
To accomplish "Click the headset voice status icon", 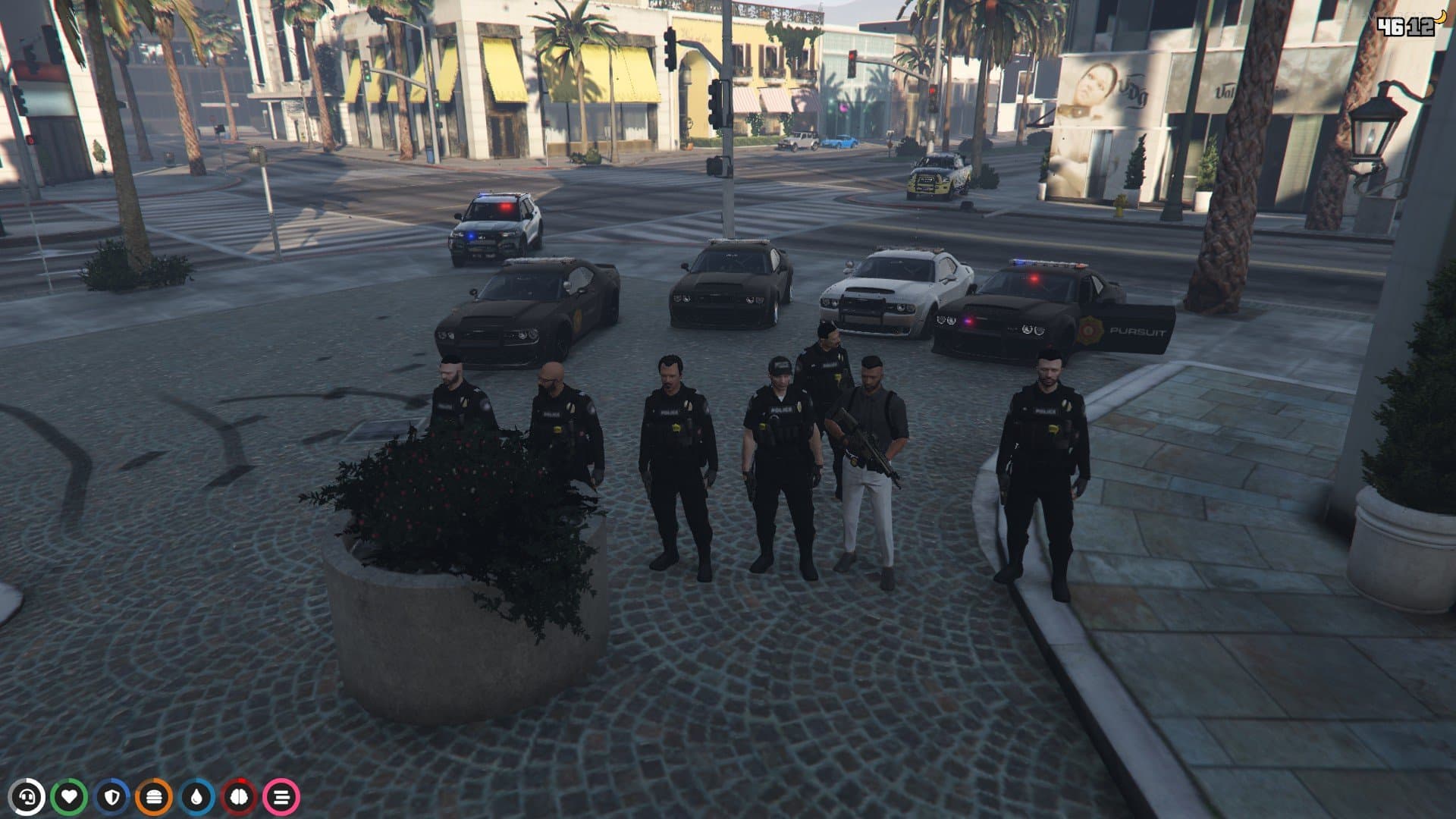I will click(x=27, y=797).
